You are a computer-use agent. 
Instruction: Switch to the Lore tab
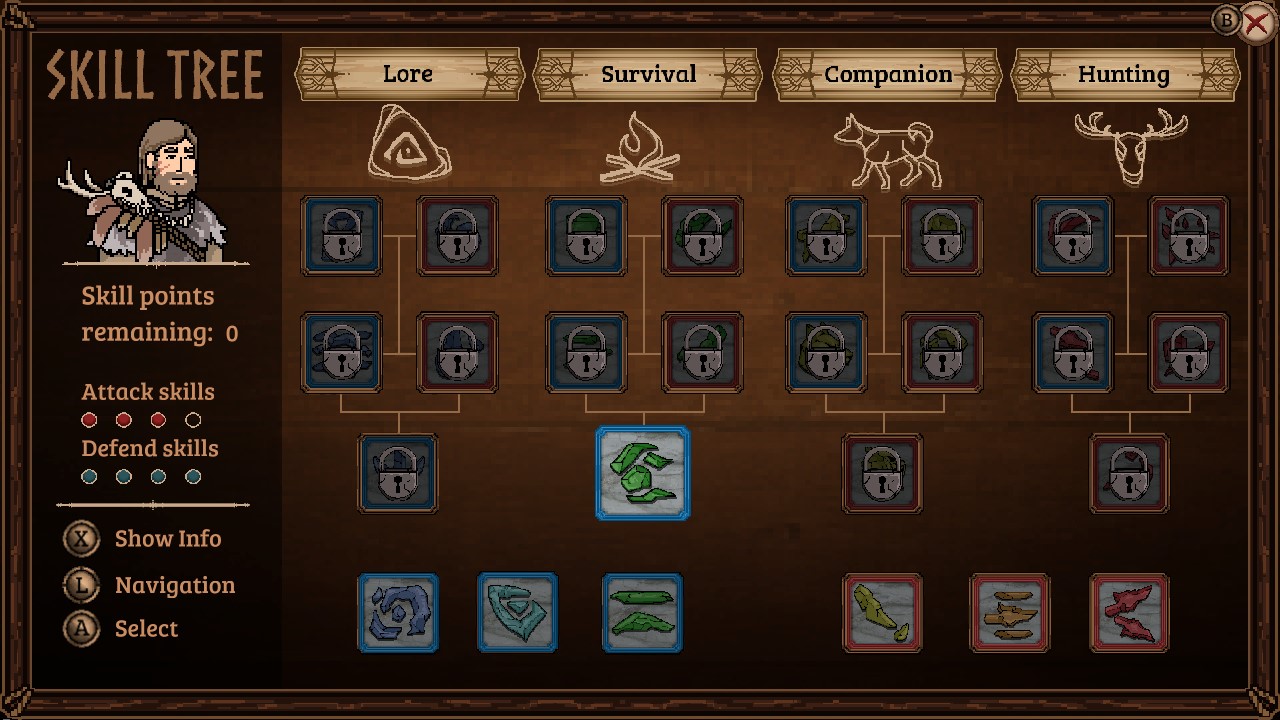click(x=407, y=73)
